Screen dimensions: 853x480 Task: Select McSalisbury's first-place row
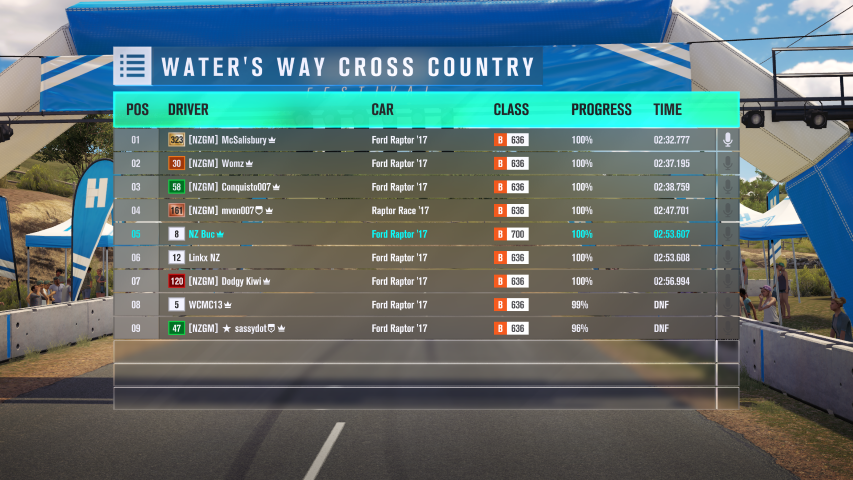point(415,140)
